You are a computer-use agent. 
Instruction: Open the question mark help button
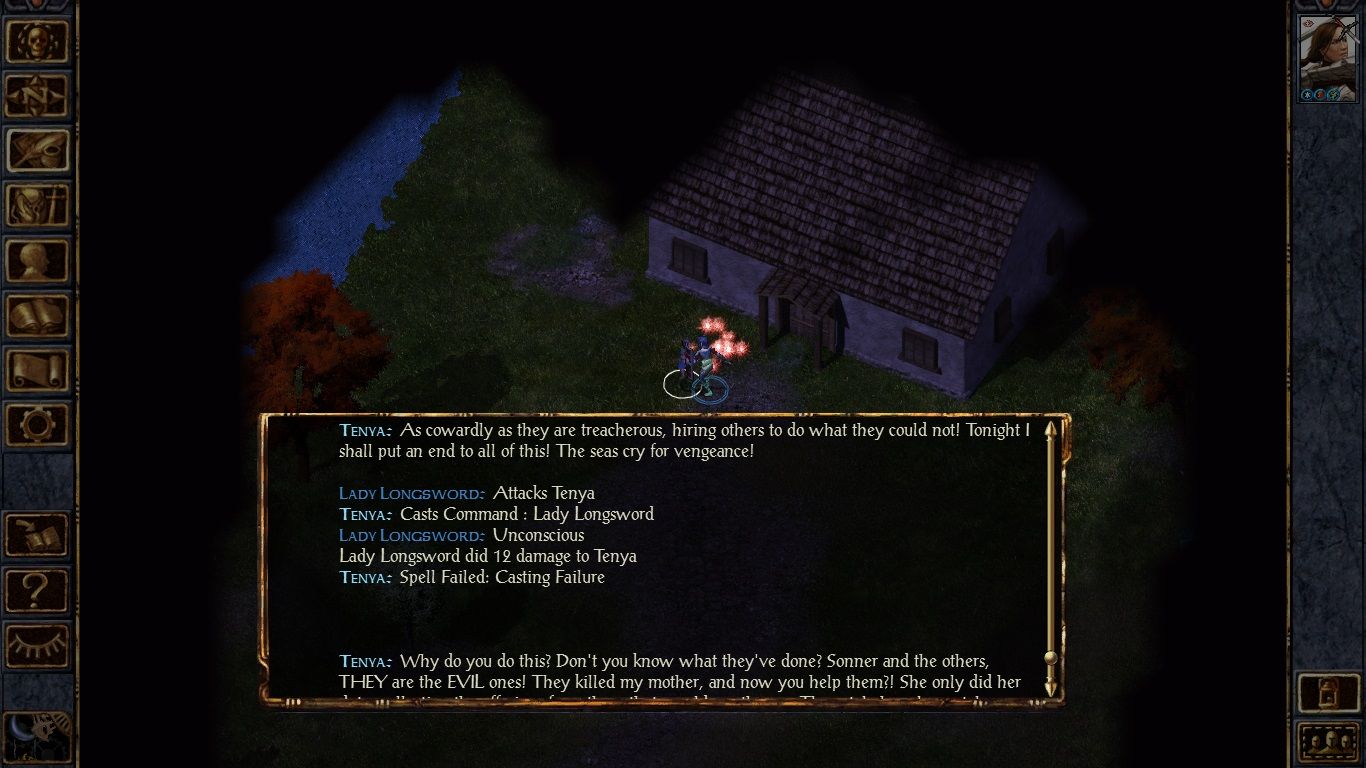(x=38, y=591)
